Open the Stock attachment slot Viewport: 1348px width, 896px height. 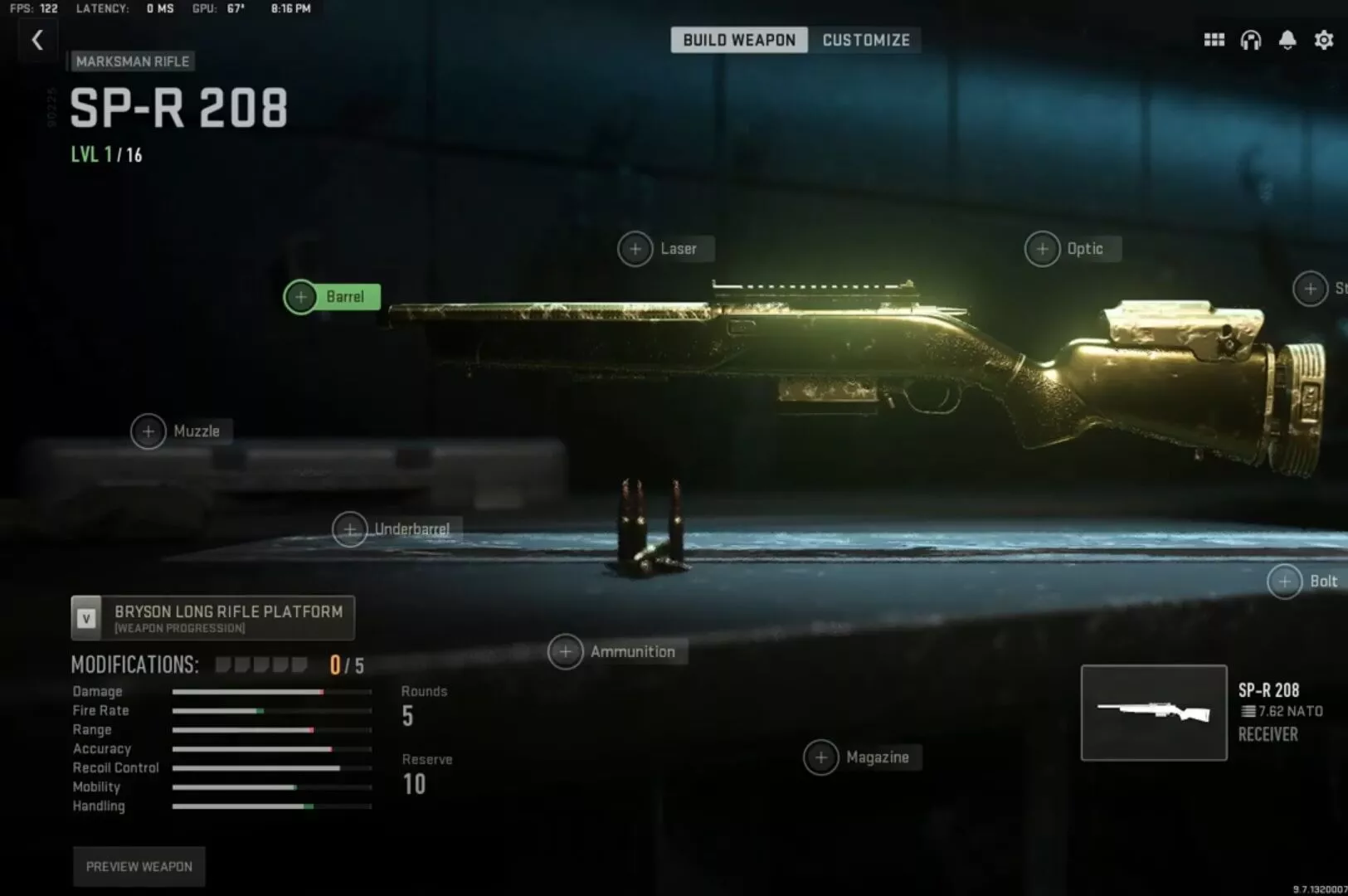click(x=1312, y=289)
